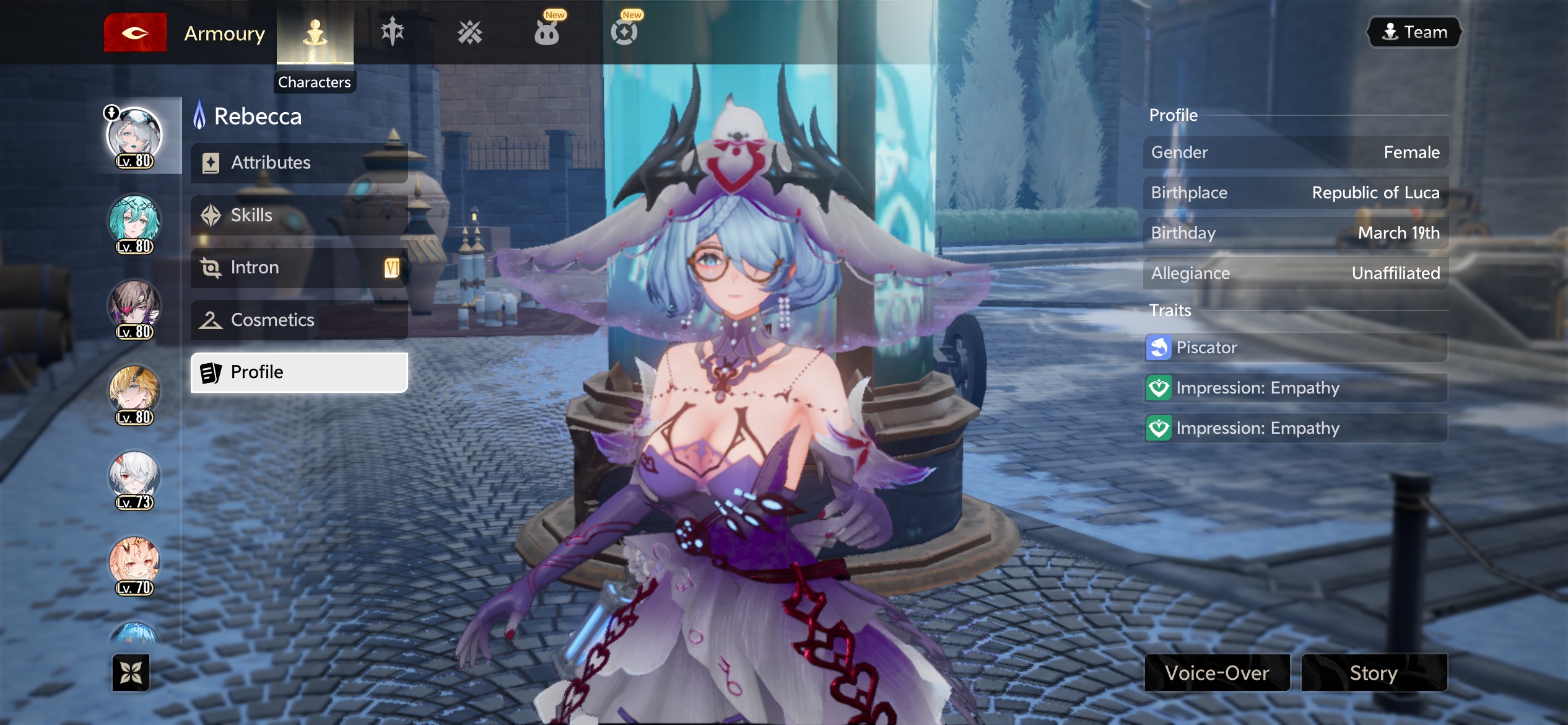Choose the Cosmetics option

click(x=299, y=320)
